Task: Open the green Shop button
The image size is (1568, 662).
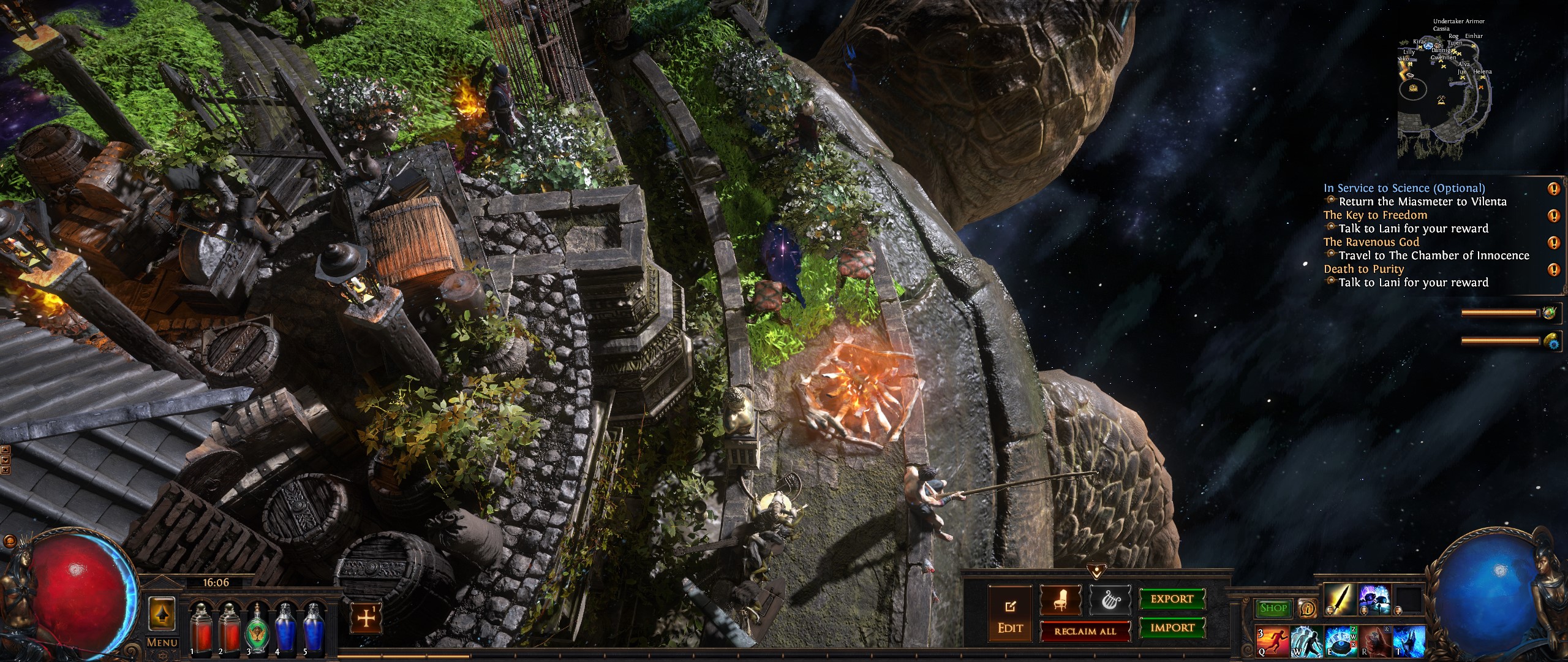Action: click(x=1273, y=608)
